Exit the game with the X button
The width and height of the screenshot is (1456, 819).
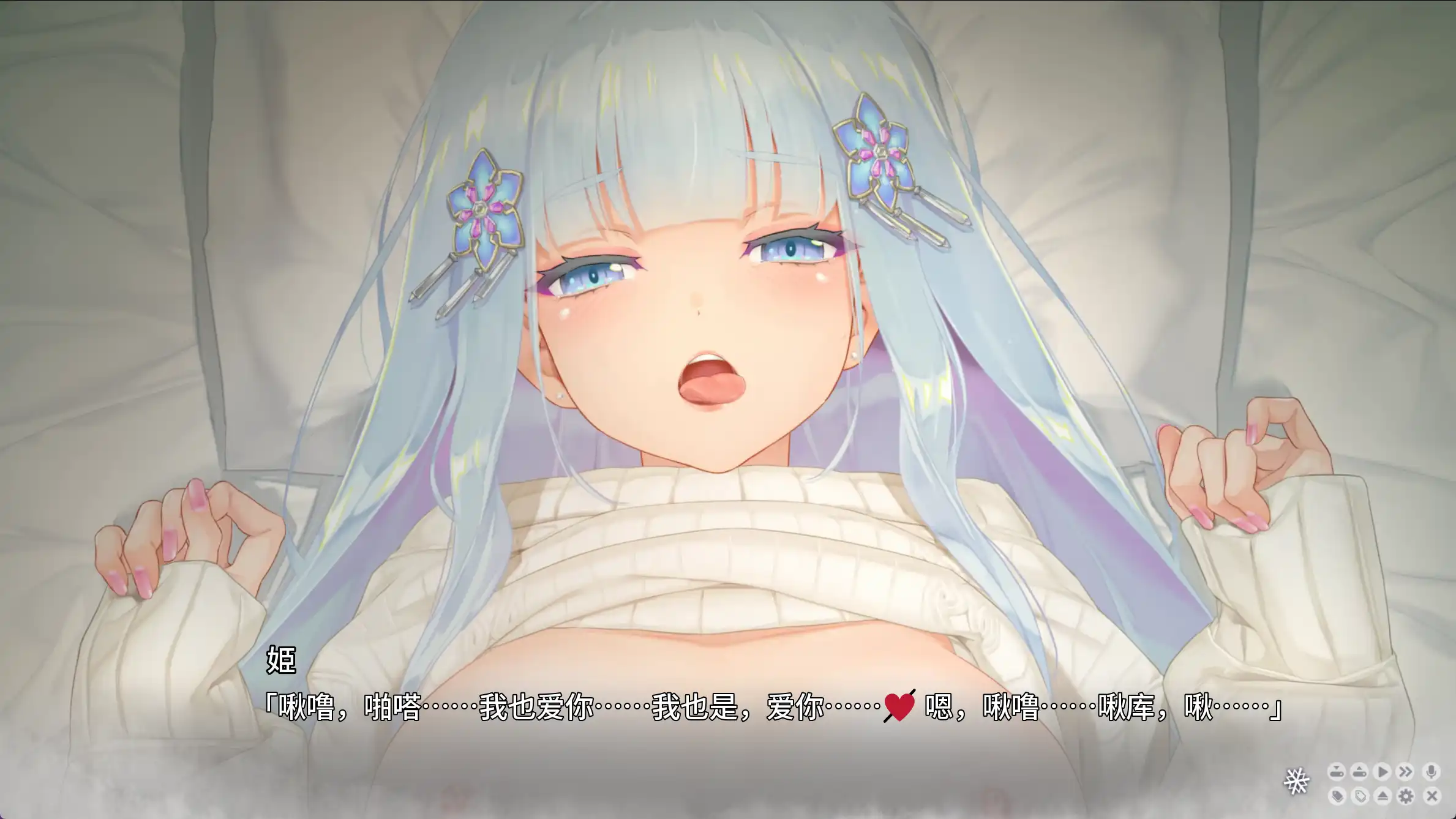click(x=1432, y=796)
